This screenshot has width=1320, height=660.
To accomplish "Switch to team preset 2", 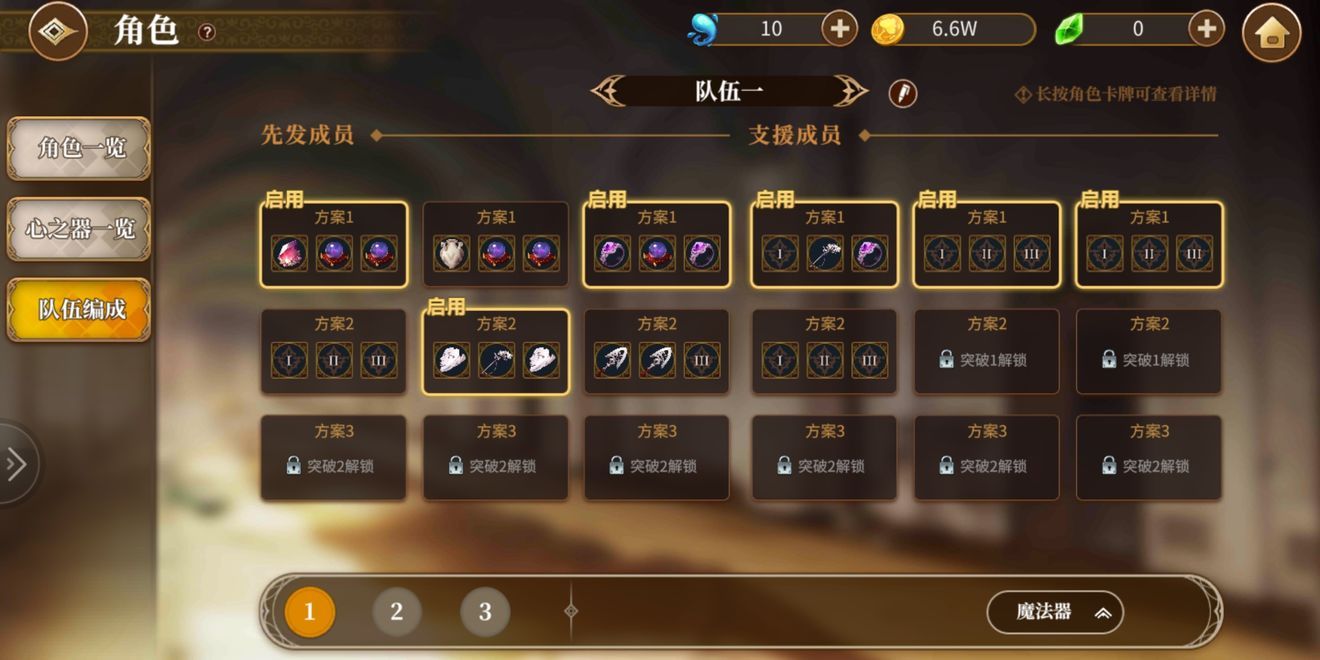I will pos(397,612).
